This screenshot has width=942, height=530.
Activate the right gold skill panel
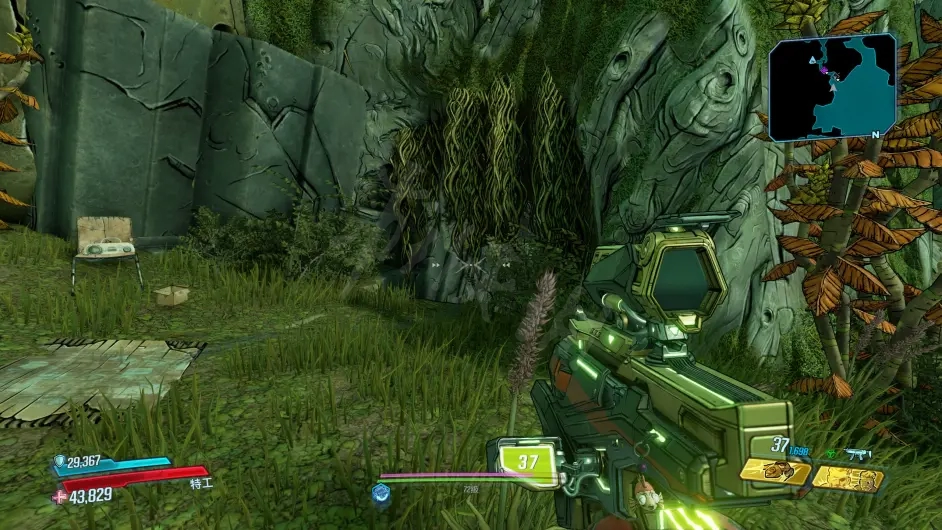(847, 478)
